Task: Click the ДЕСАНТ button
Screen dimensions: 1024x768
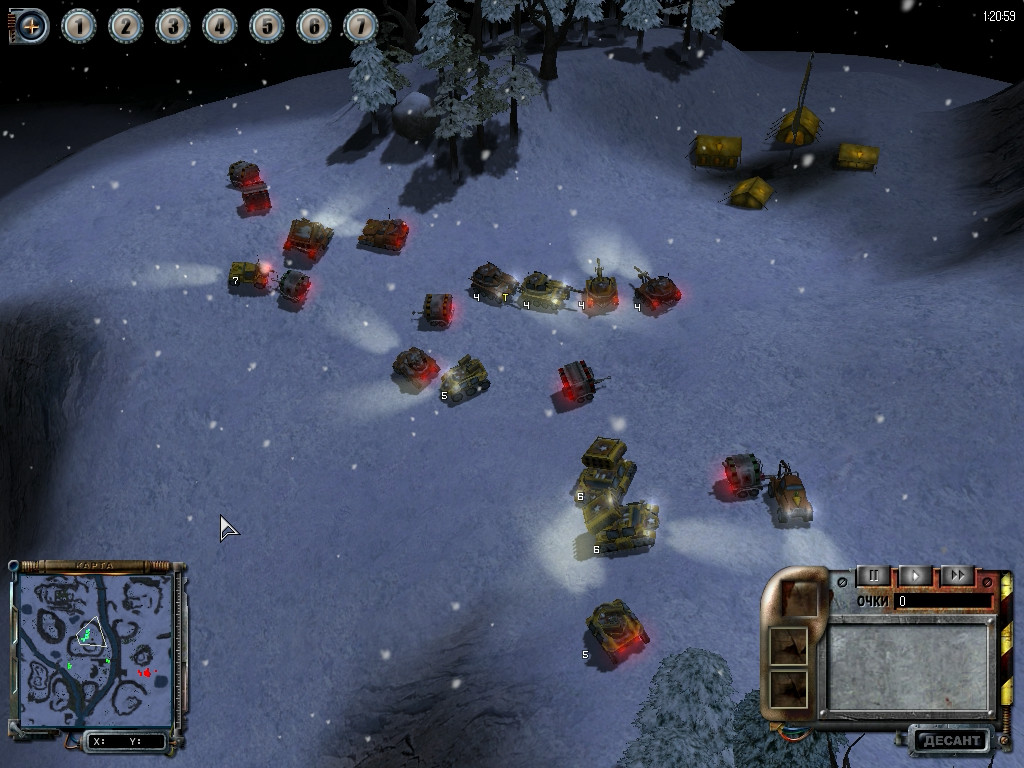Action: [950, 741]
